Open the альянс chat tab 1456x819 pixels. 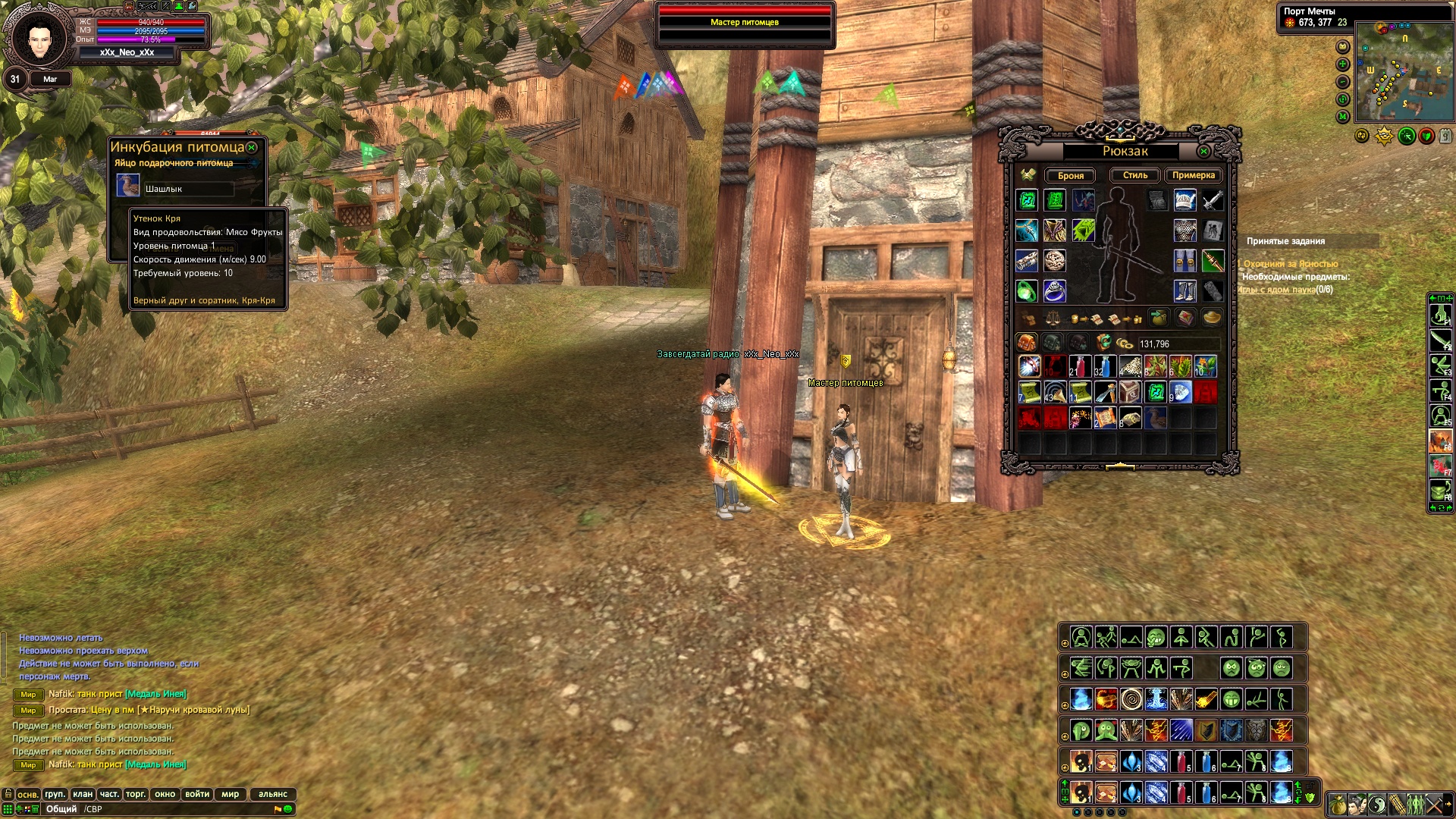(273, 794)
